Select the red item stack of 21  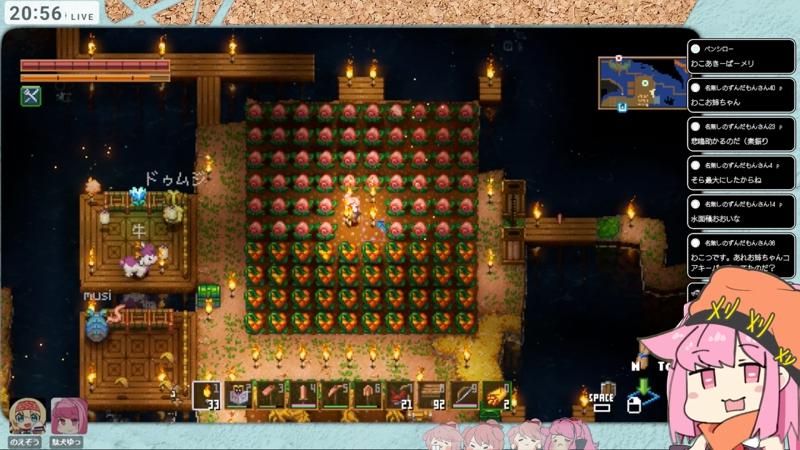click(x=401, y=395)
